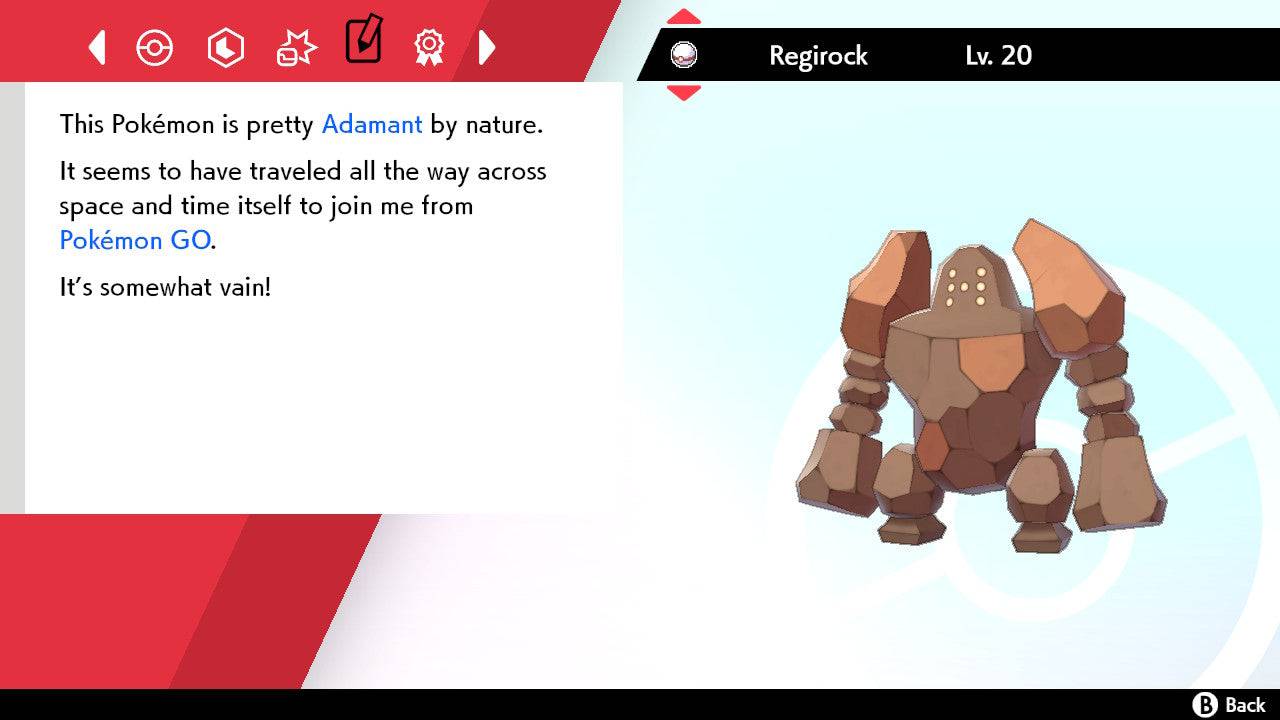
Task: Click the Premier Ball beside Regirock's name
Action: pyautogui.click(x=685, y=56)
